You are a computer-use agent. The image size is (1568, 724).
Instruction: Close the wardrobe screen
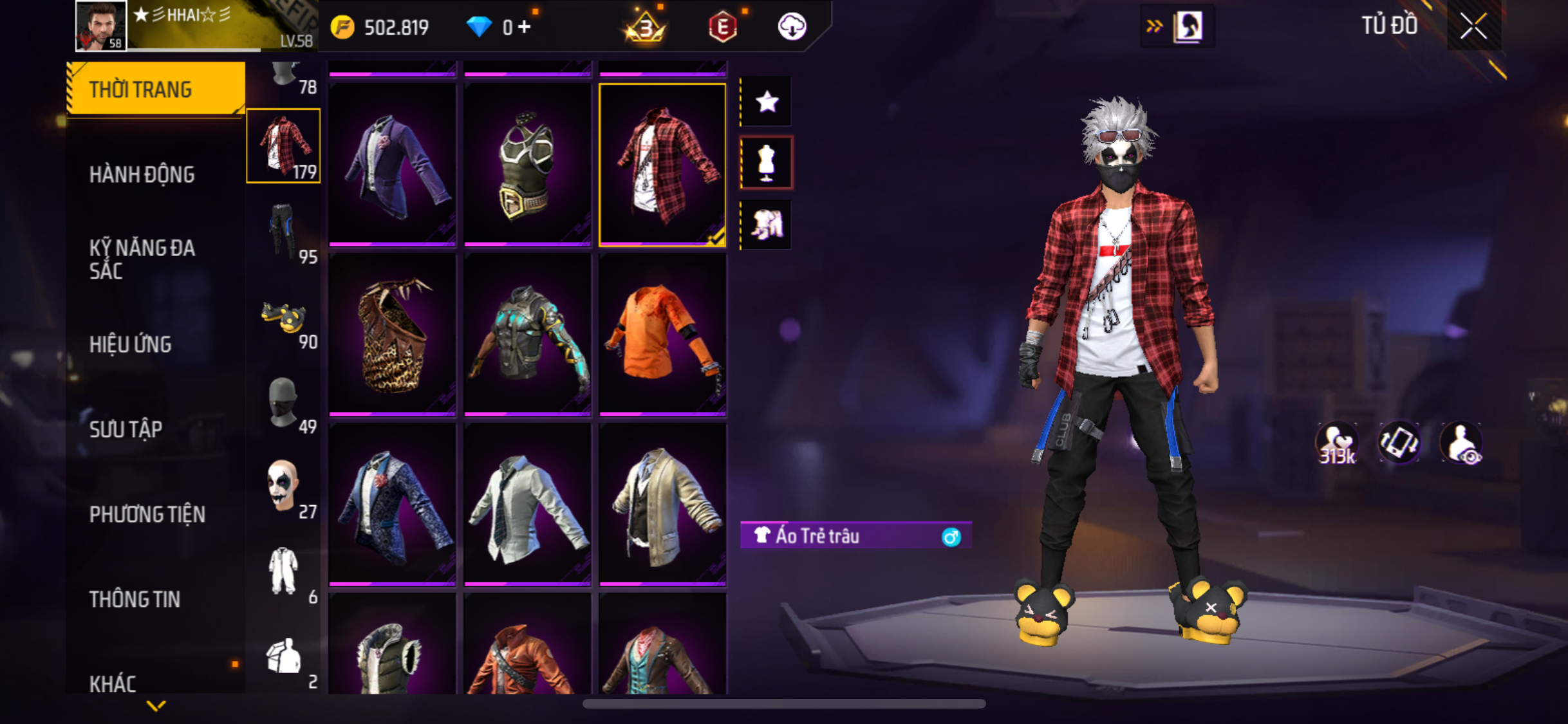coord(1473,26)
